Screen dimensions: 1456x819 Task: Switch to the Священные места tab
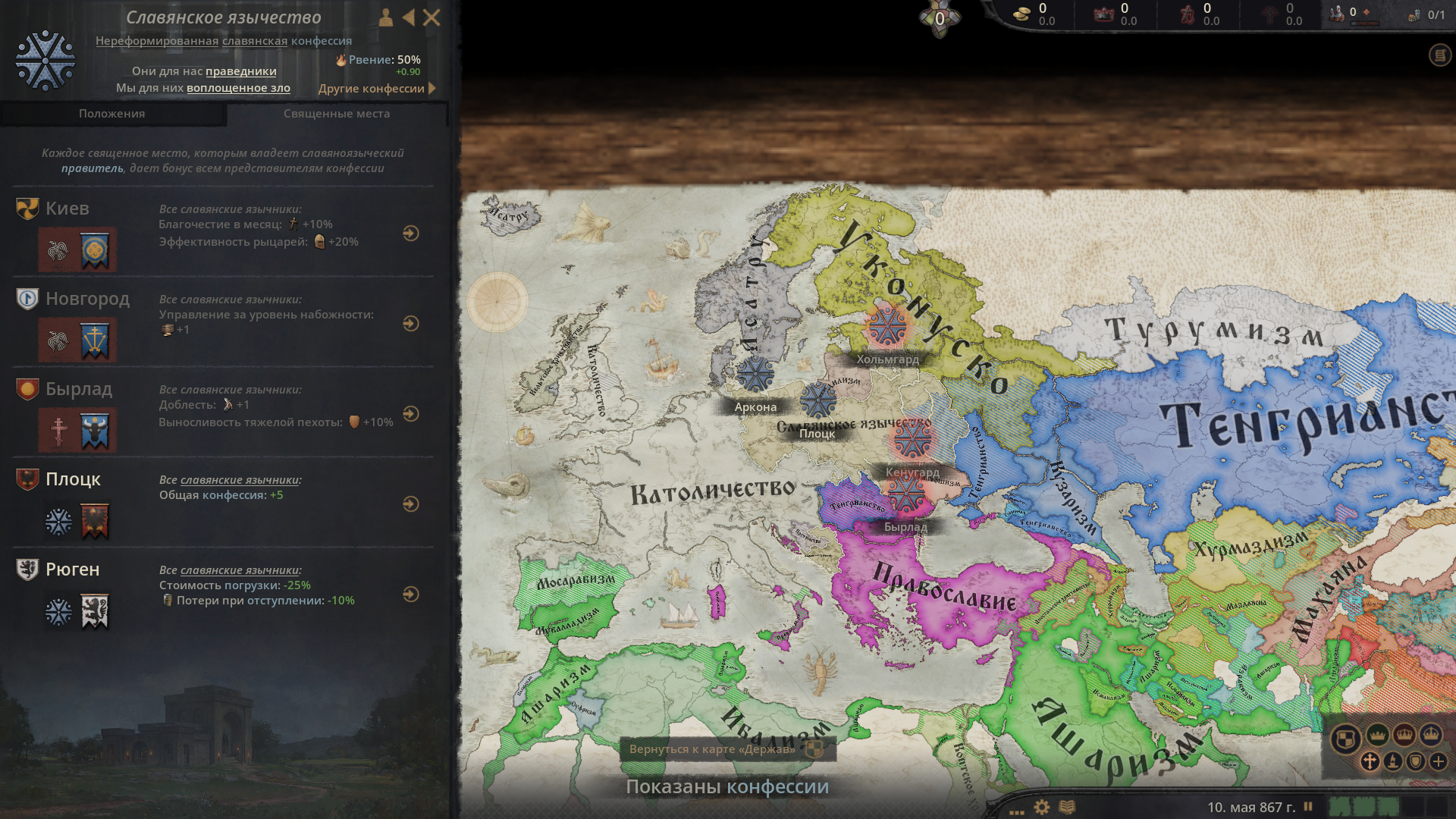tap(337, 114)
